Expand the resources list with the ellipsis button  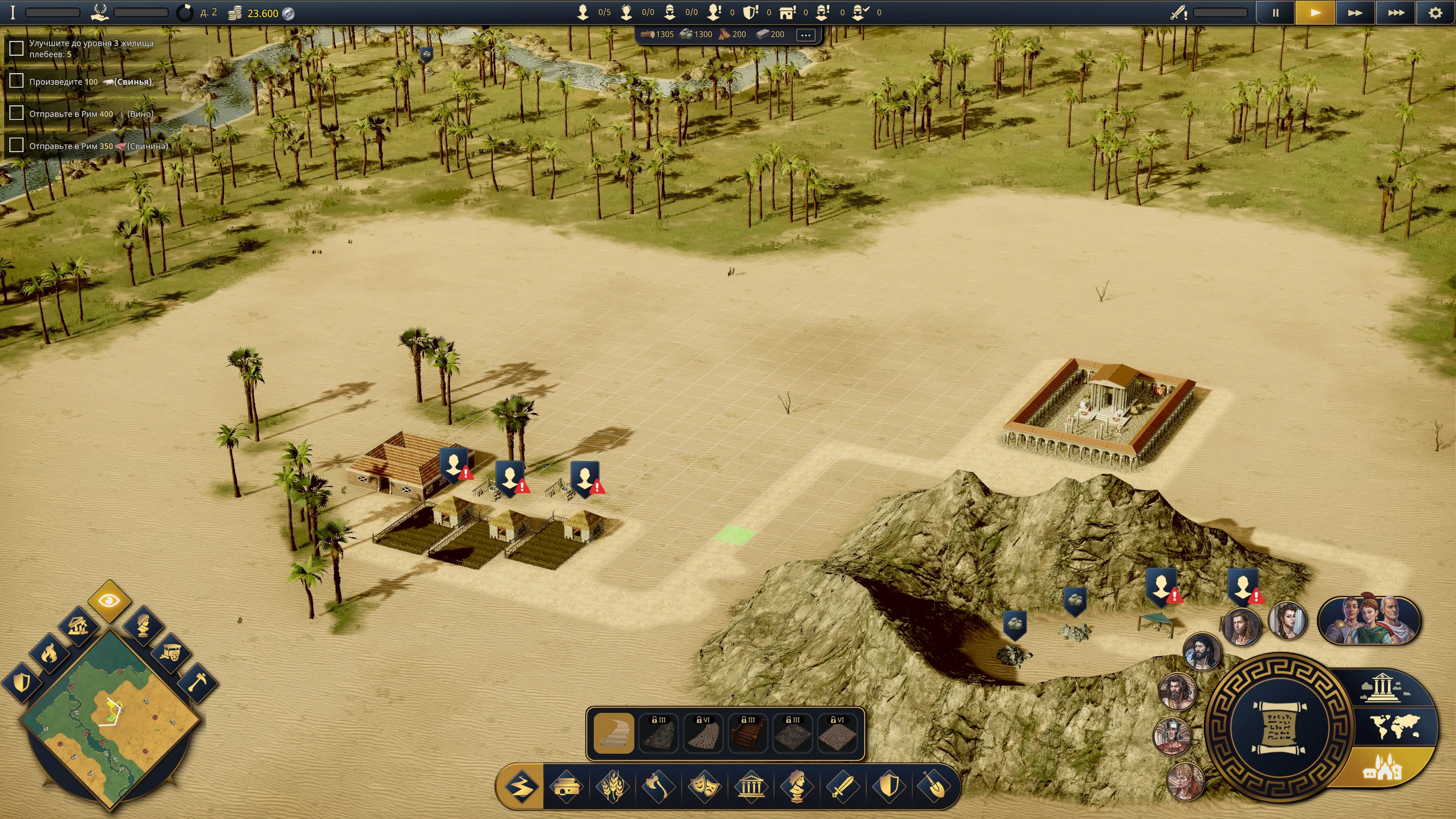tap(805, 35)
